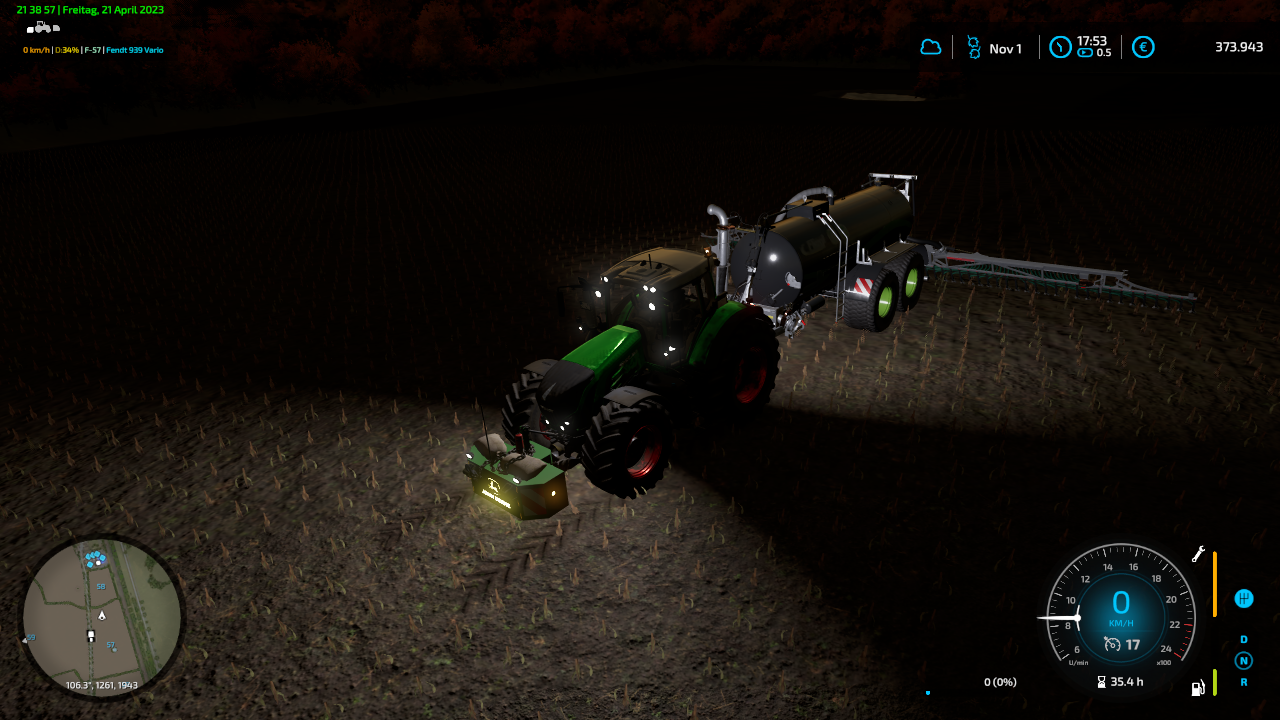
Task: Click the wrench damage icon
Action: click(1198, 553)
